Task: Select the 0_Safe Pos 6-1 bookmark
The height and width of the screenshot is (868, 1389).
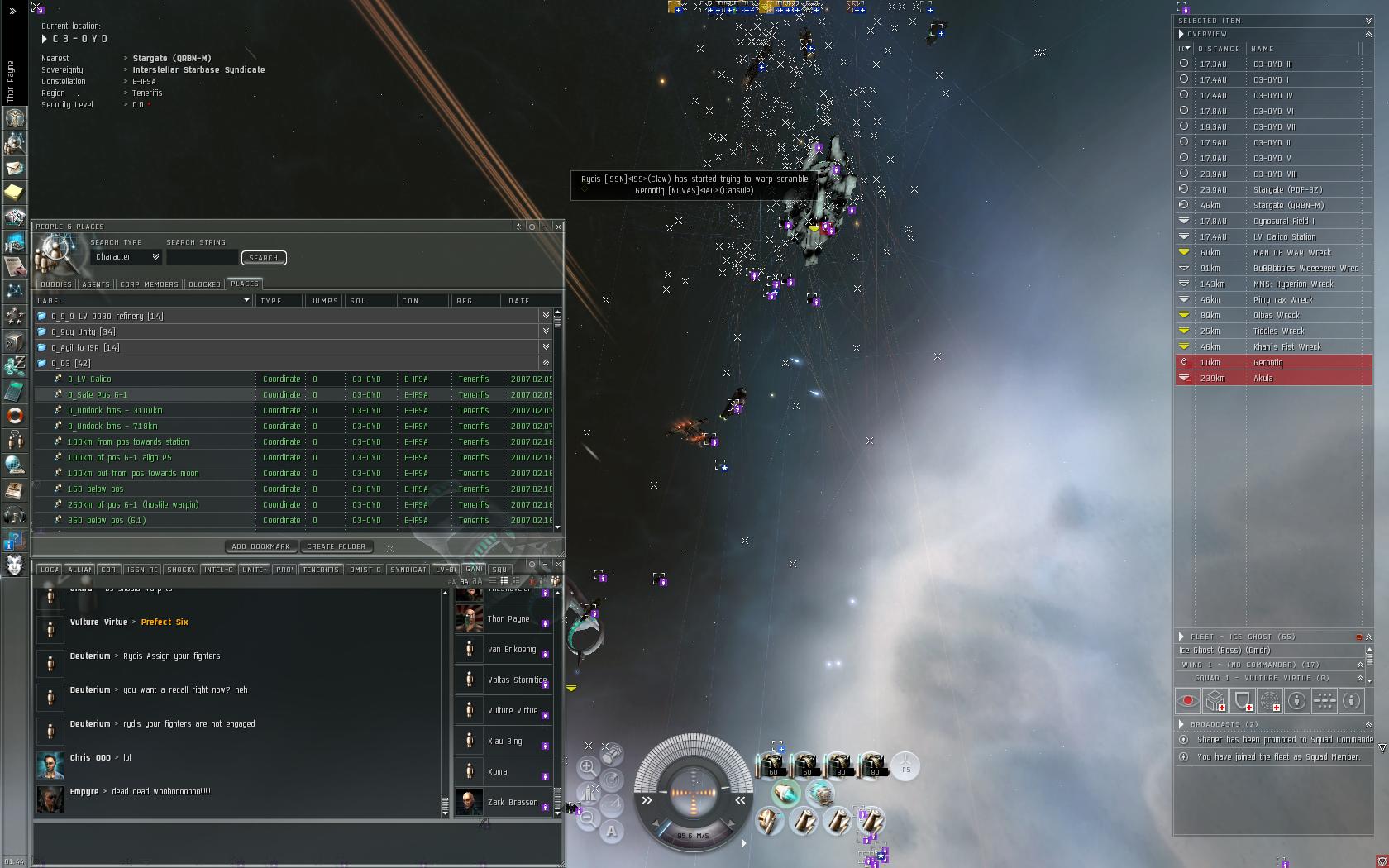Action: (98, 394)
